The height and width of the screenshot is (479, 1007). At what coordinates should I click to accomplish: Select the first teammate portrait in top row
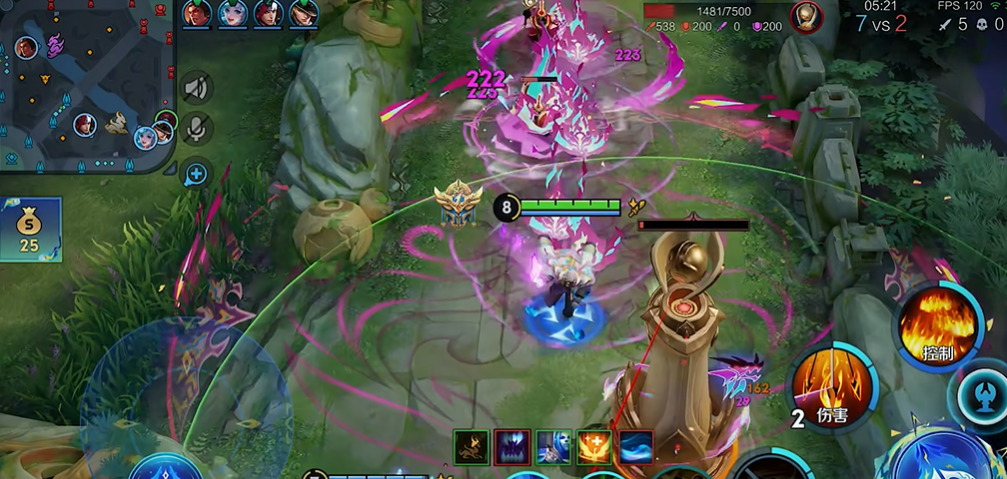(196, 14)
